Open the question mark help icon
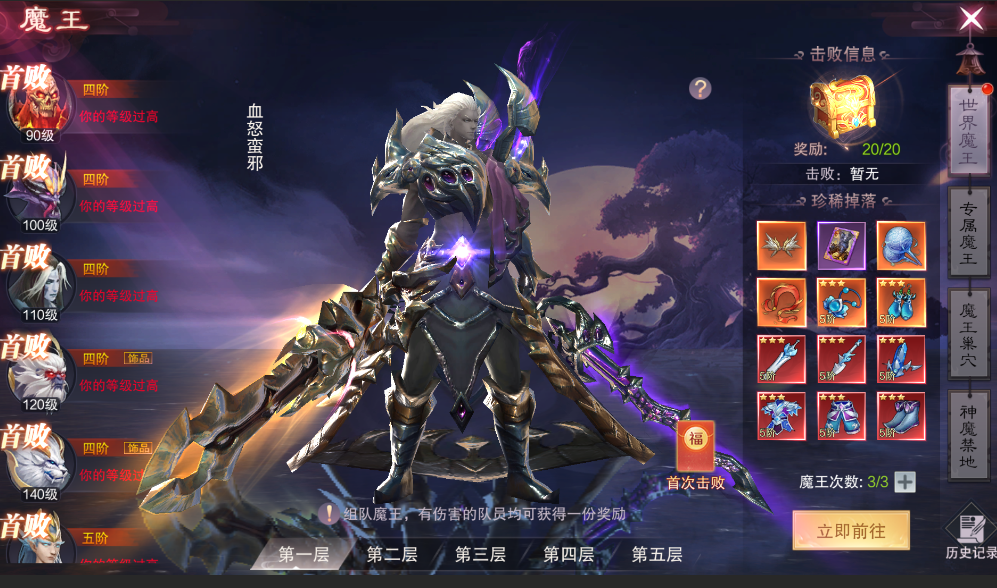The height and width of the screenshot is (588, 997). click(x=700, y=88)
